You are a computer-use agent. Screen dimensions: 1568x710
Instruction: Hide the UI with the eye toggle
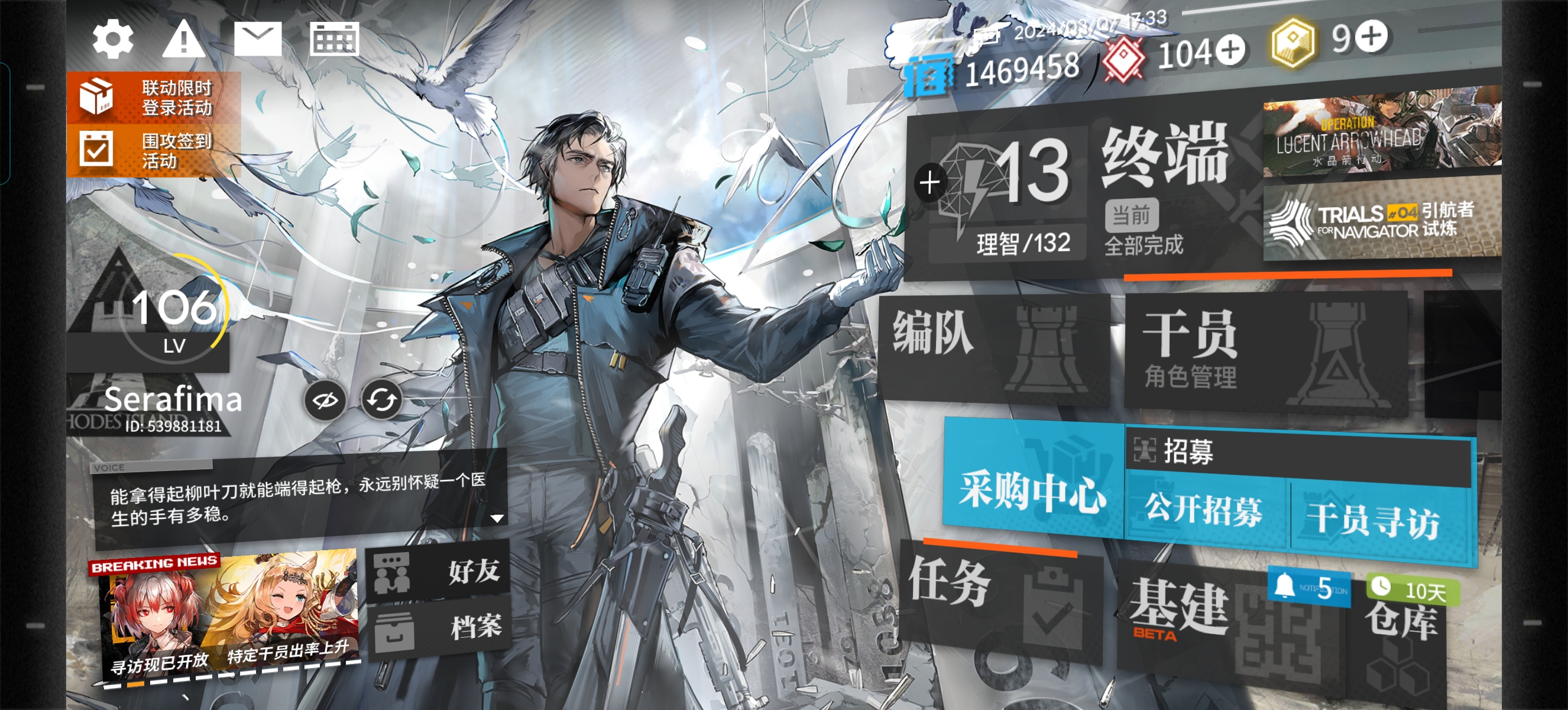point(326,401)
